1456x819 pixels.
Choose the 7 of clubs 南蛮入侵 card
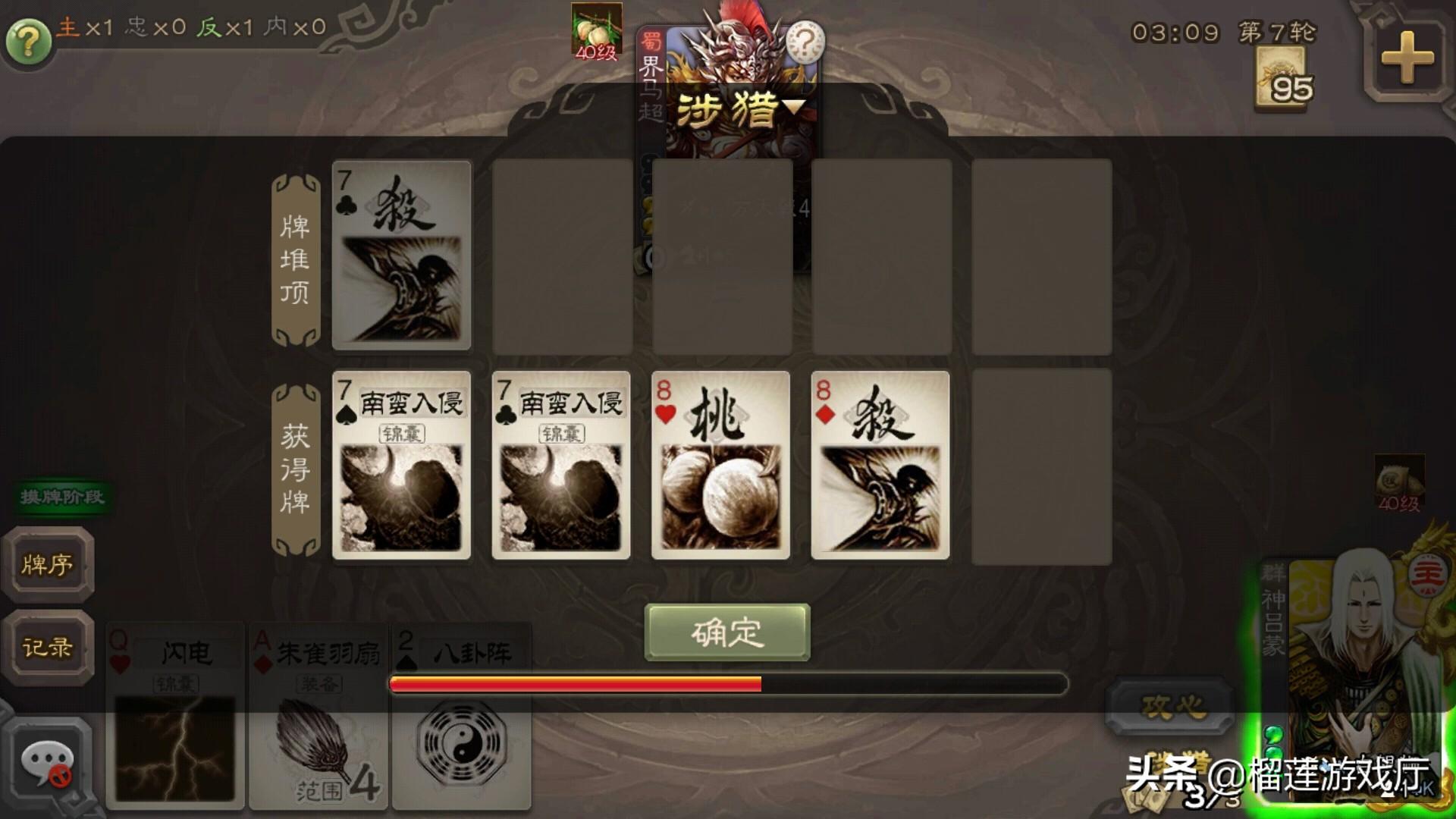[x=560, y=465]
